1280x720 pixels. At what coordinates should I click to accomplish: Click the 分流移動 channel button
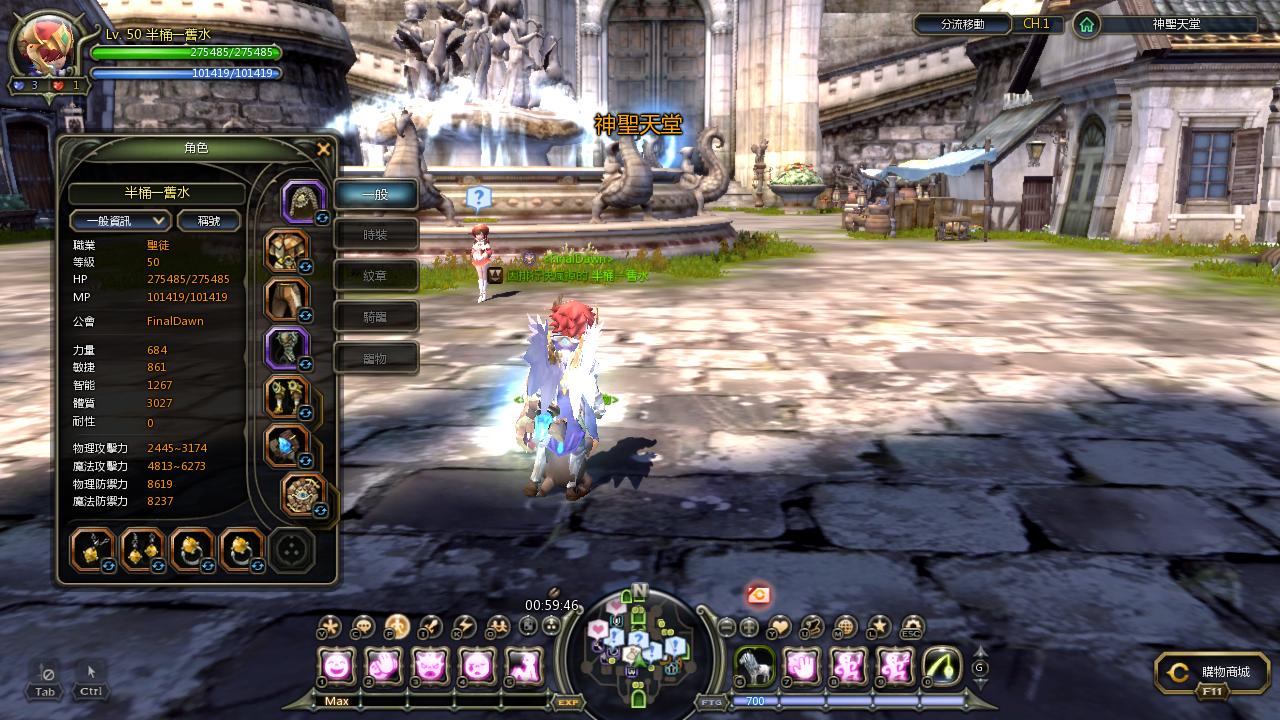tap(963, 24)
